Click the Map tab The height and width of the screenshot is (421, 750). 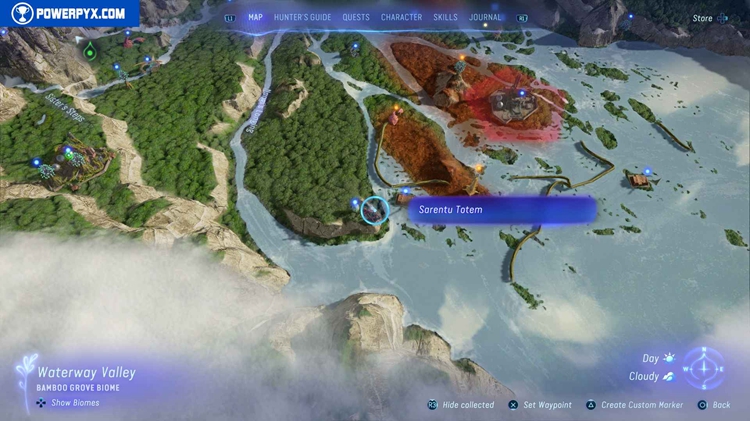pyautogui.click(x=256, y=17)
